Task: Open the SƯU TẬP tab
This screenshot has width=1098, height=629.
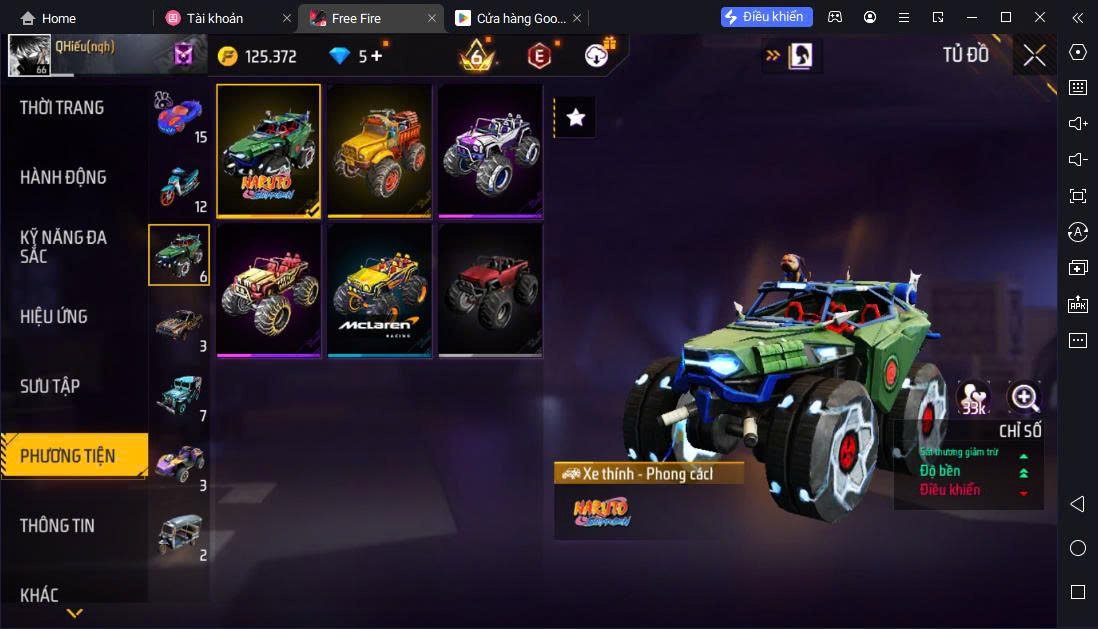Action: (50, 386)
